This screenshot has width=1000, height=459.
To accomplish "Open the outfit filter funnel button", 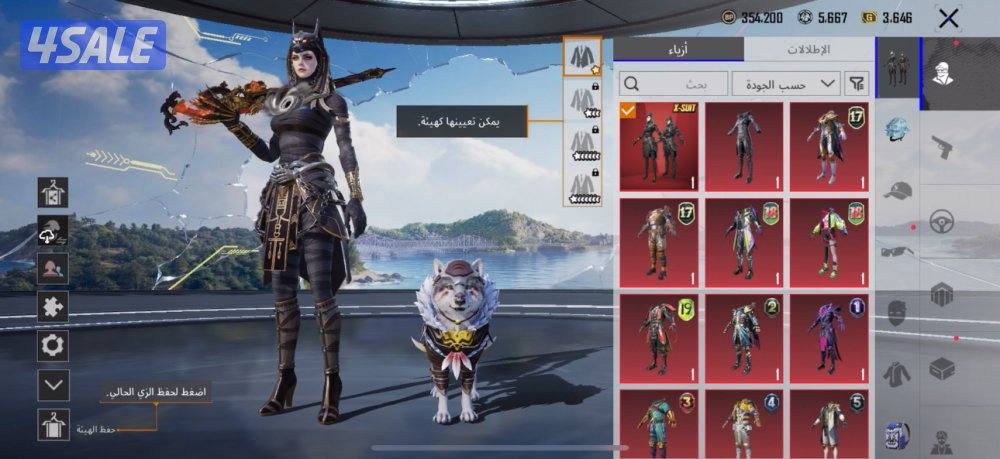I will pyautogui.click(x=857, y=84).
